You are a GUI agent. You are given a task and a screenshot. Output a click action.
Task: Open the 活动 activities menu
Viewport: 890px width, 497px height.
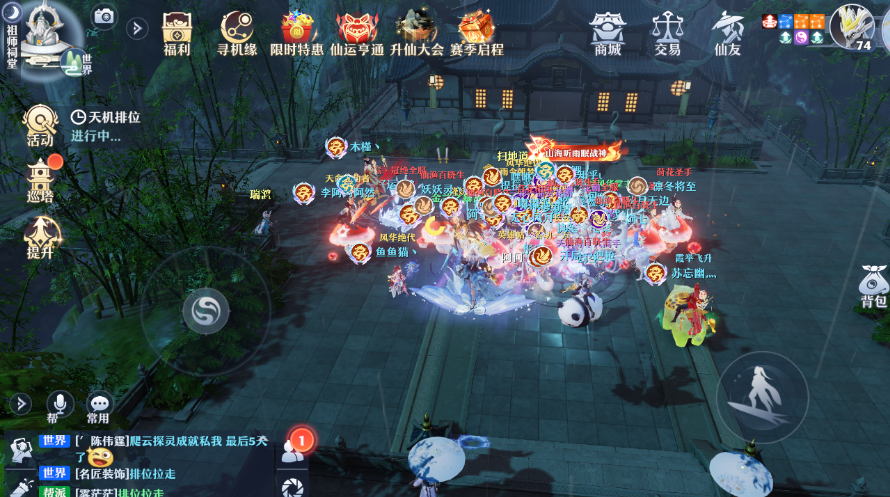[40, 125]
